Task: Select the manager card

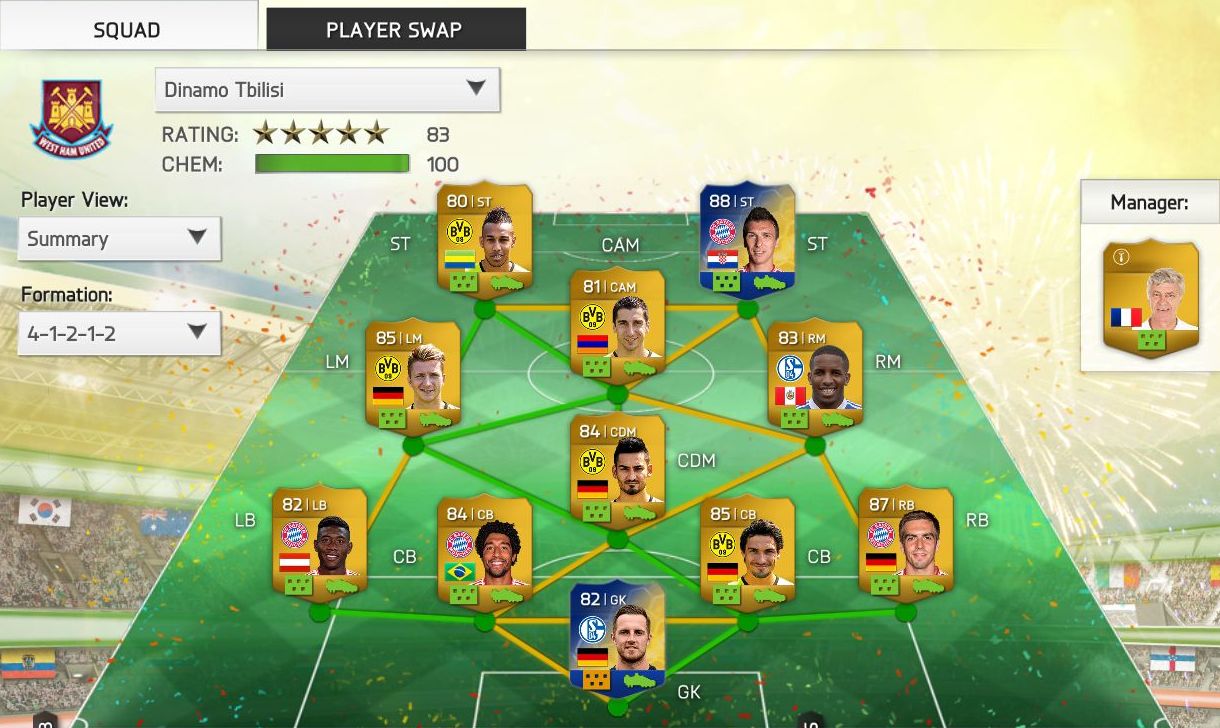Action: 1150,299
